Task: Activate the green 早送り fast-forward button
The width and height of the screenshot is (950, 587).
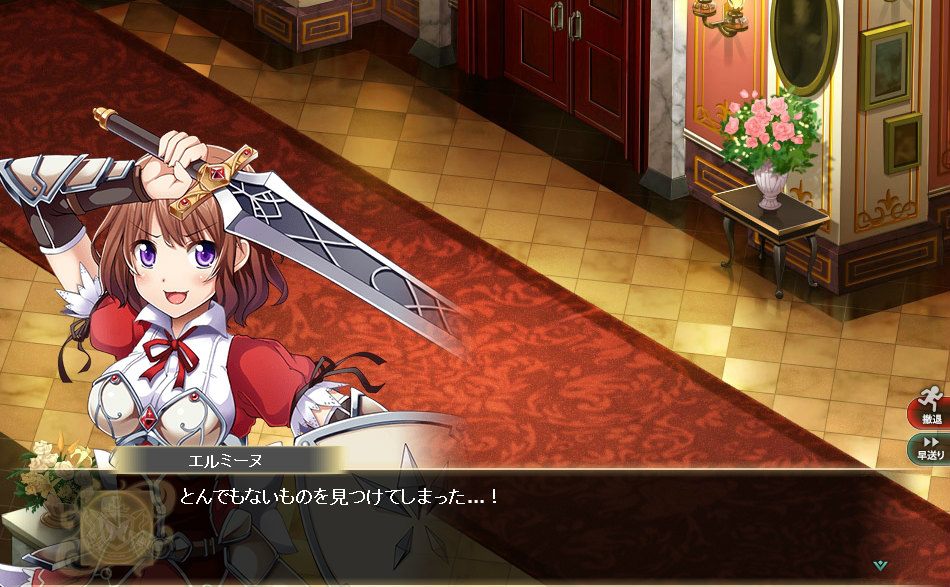Action: pyautogui.click(x=930, y=447)
